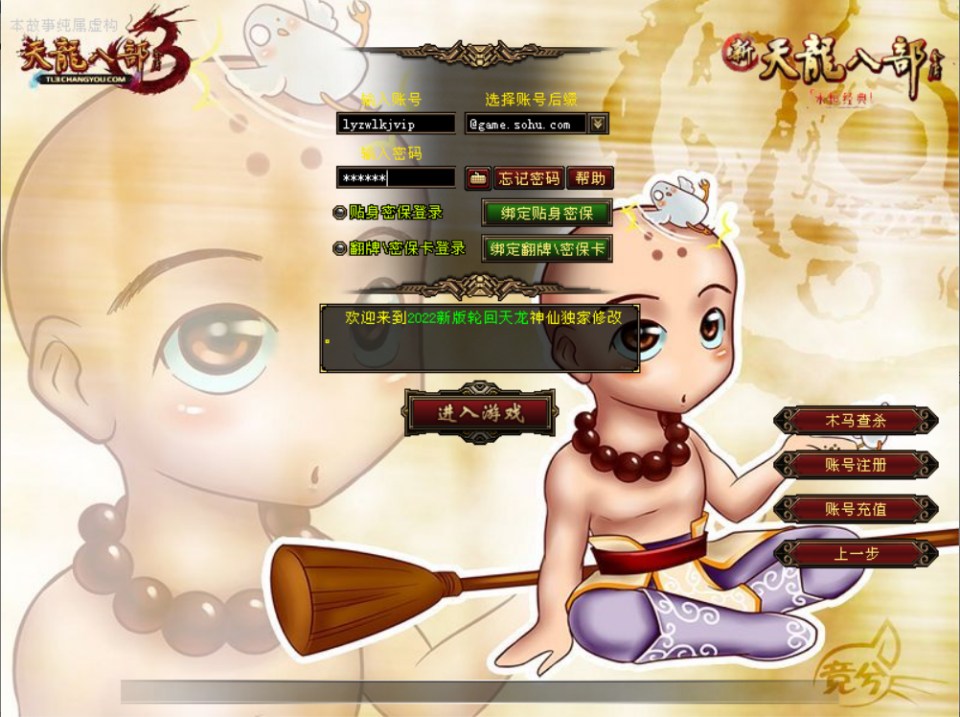Open the soft keyboard icon beside password
The image size is (960, 717).
[x=477, y=179]
